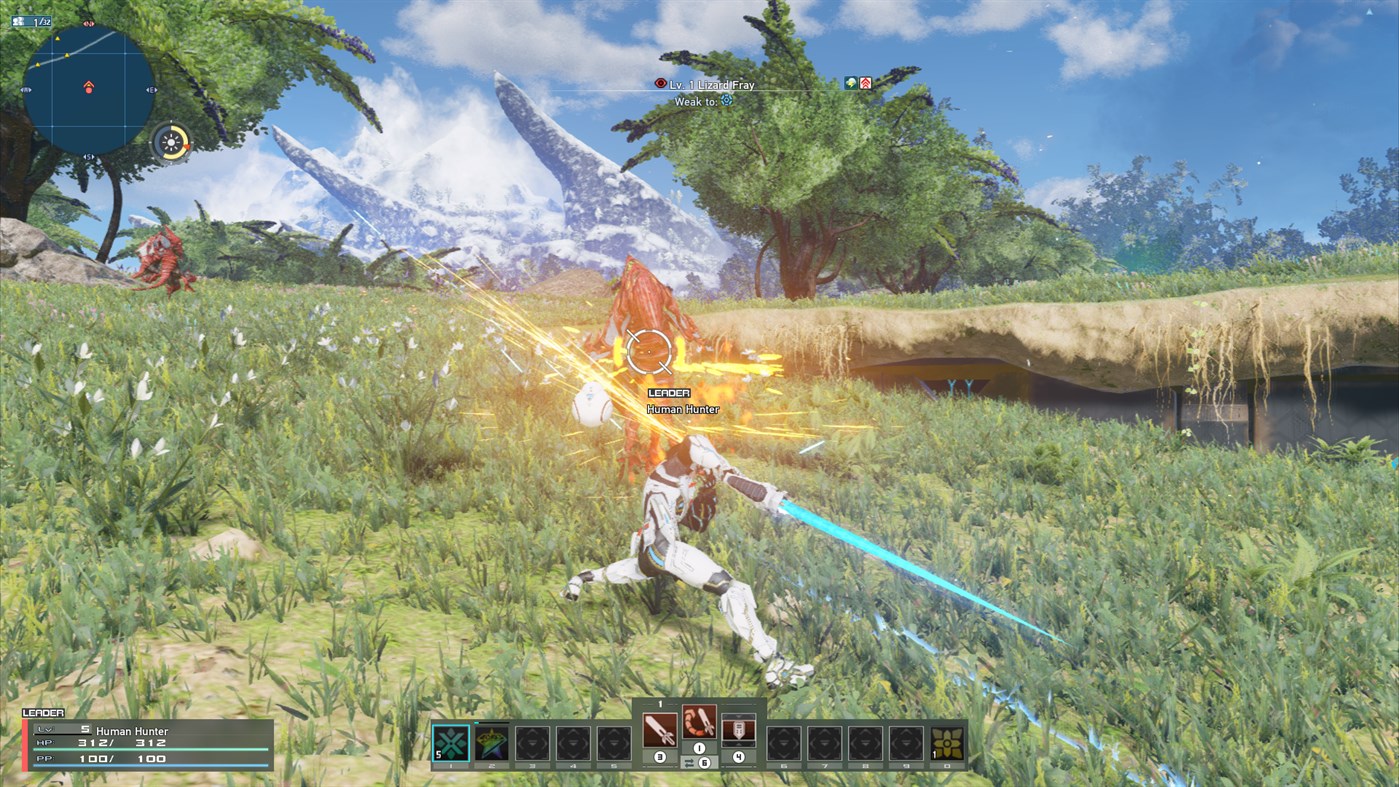Click the red eye icon beside Lizard Fray's name
Image resolution: width=1399 pixels, height=787 pixels.
pos(661,84)
